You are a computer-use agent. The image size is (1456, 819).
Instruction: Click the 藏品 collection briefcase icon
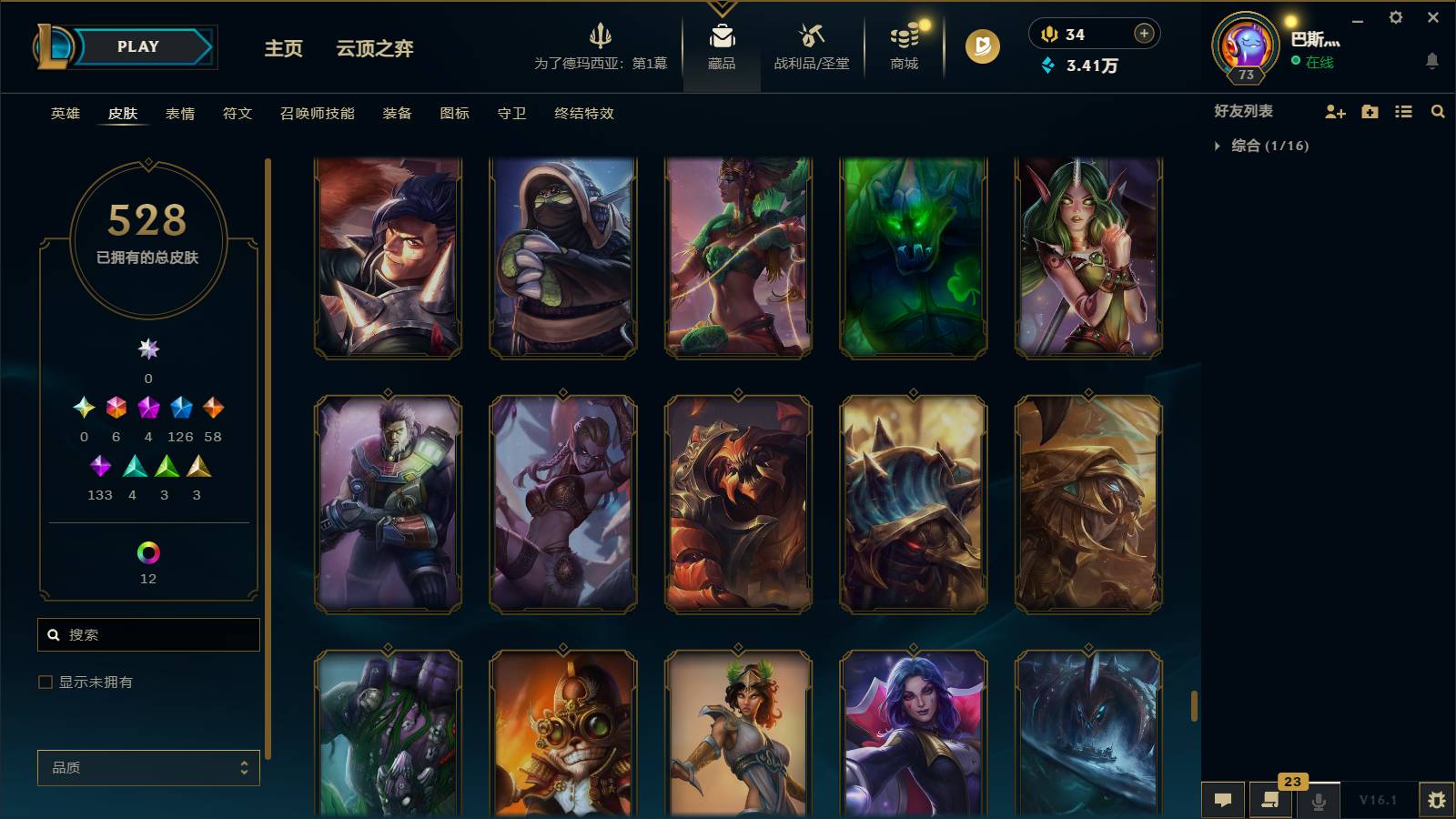(721, 38)
